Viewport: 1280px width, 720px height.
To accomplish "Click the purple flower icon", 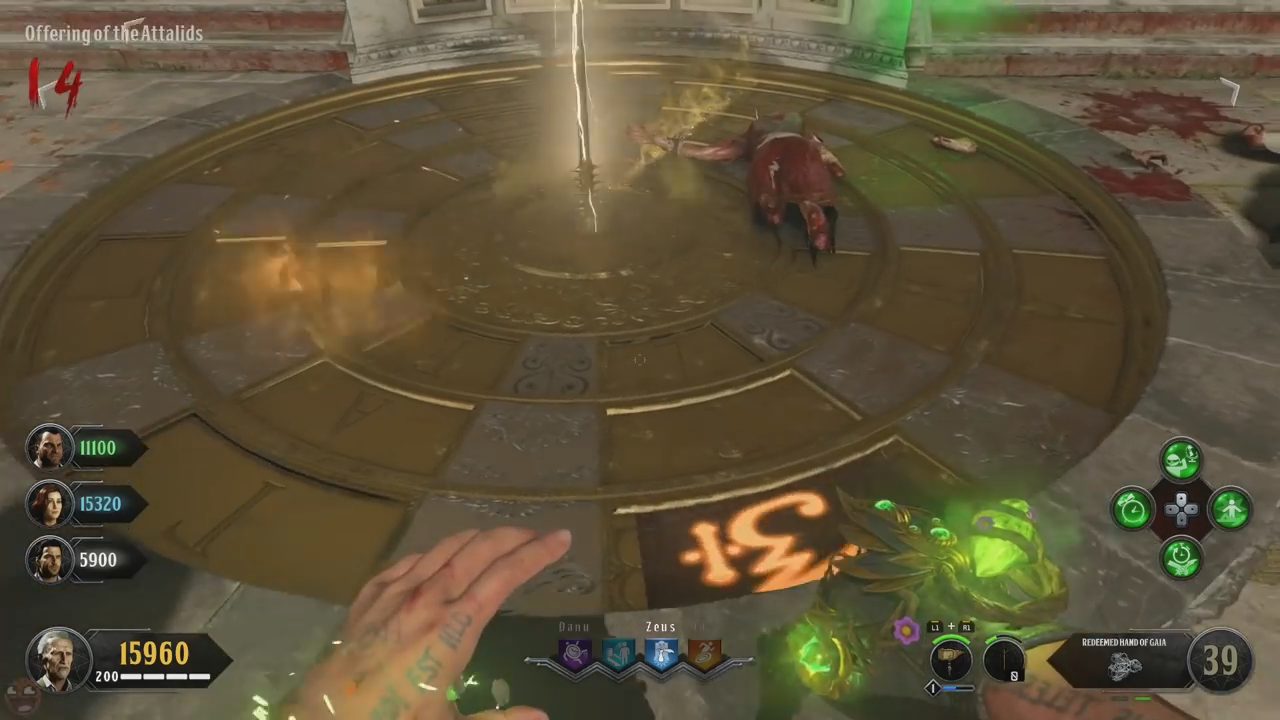I will (906, 631).
